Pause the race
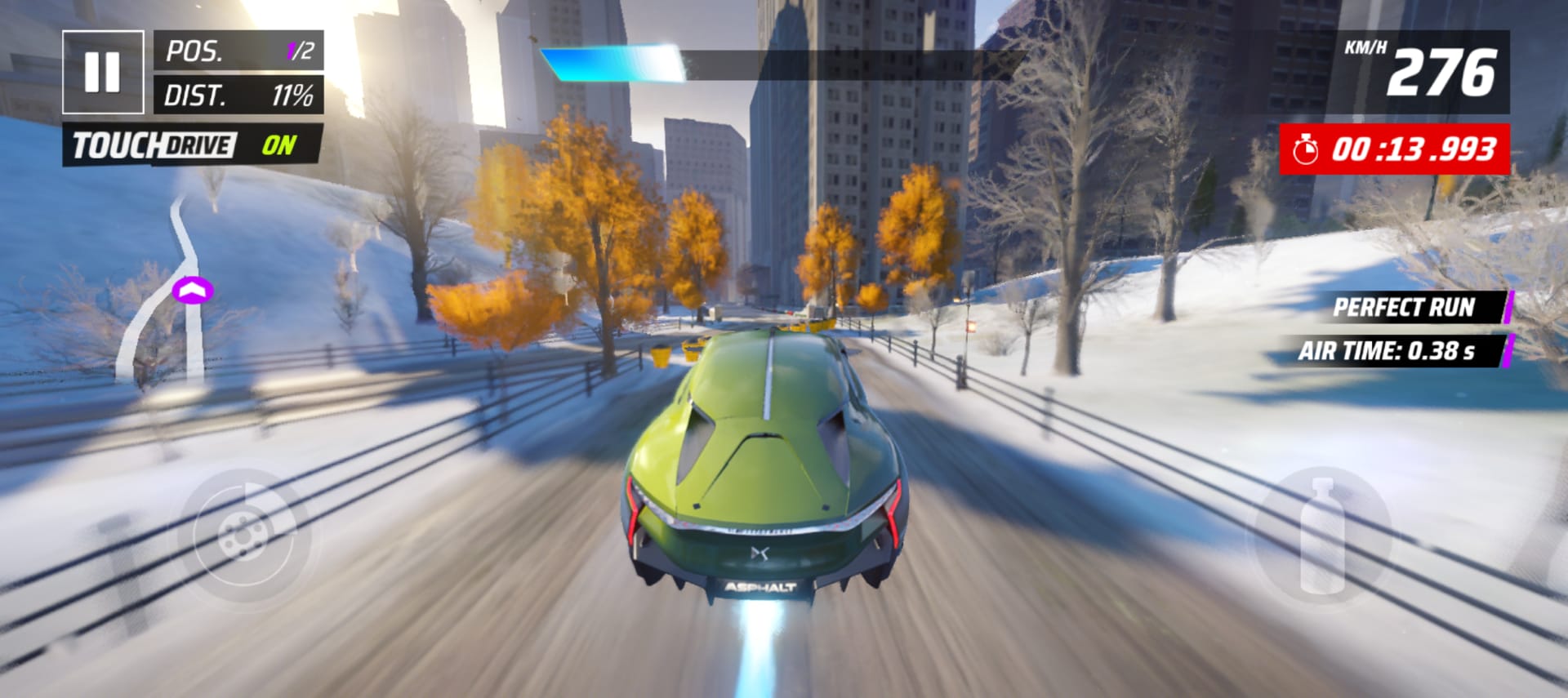The width and height of the screenshot is (1568, 698). (x=103, y=72)
